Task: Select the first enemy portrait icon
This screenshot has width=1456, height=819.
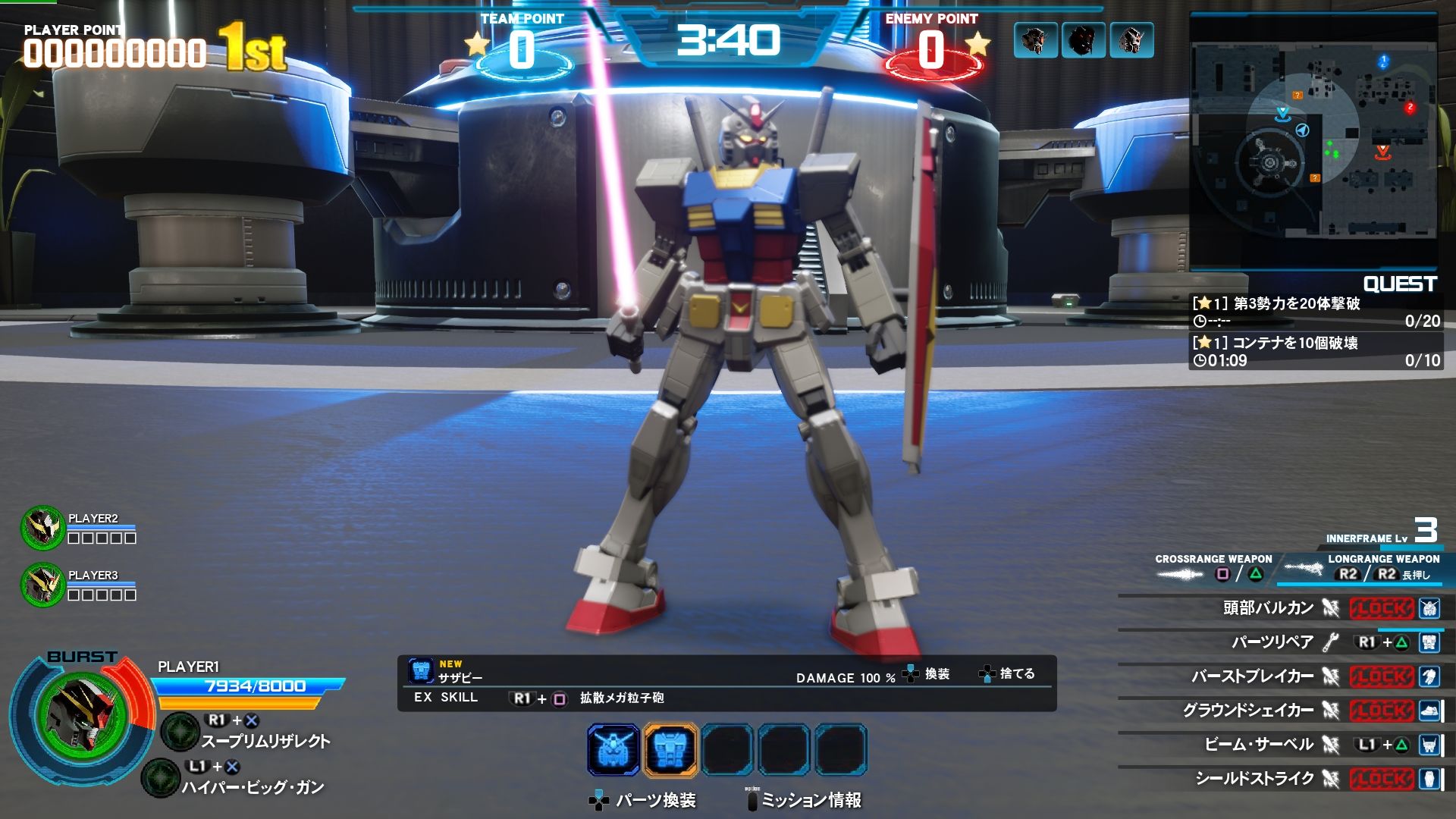Action: 1034,40
